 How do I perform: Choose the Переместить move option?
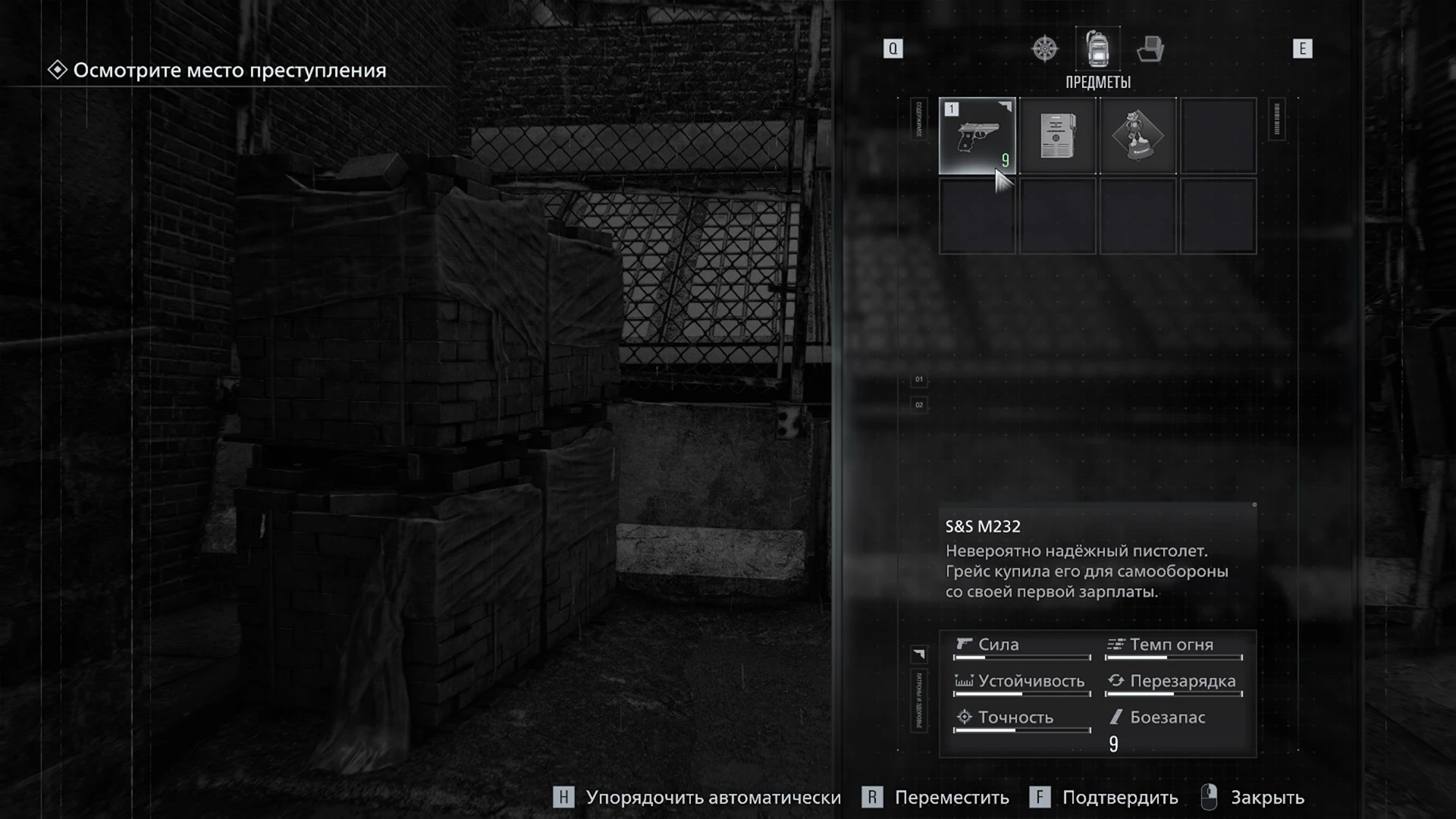point(951,798)
